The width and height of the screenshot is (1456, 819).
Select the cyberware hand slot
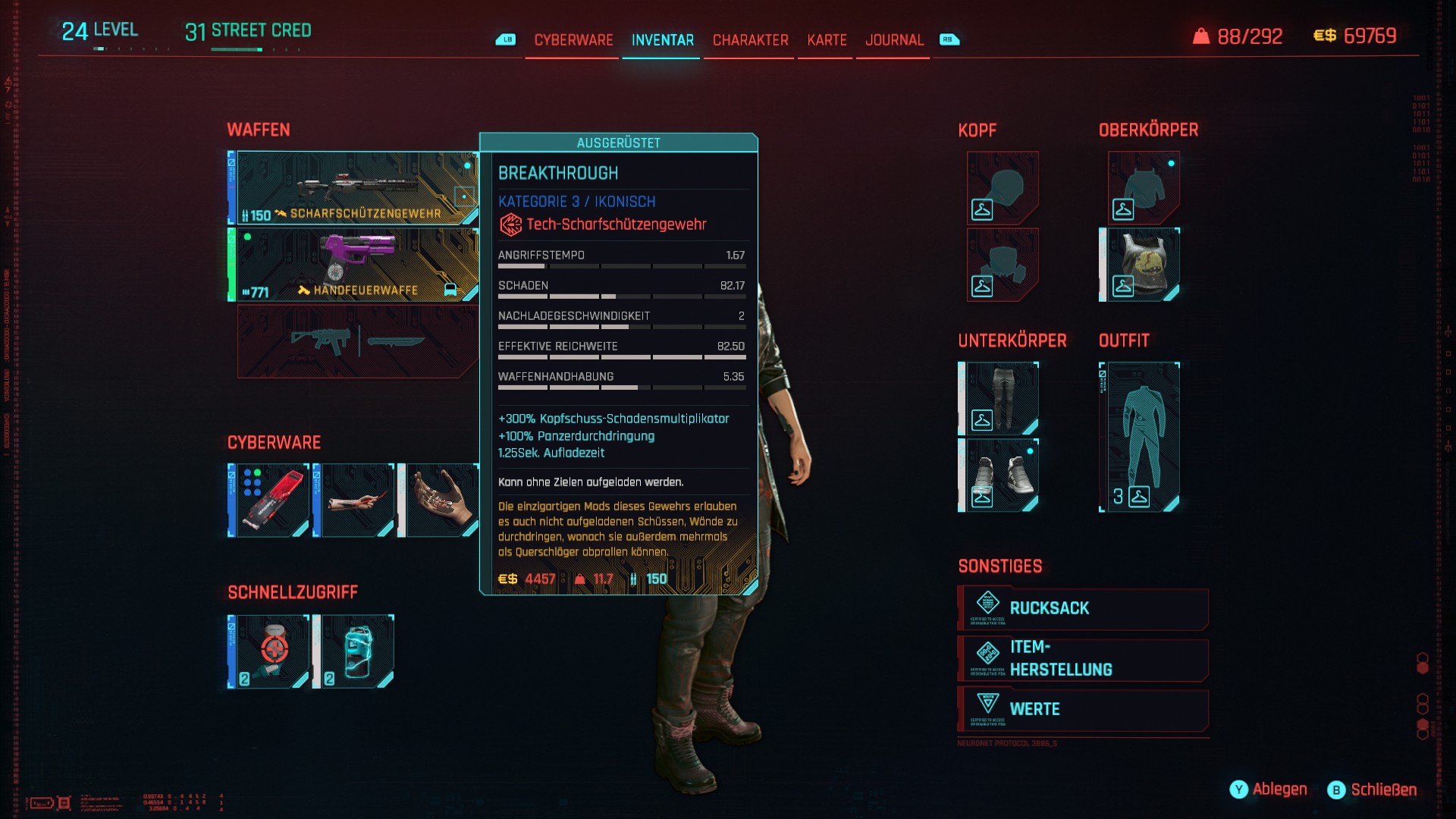[x=440, y=500]
